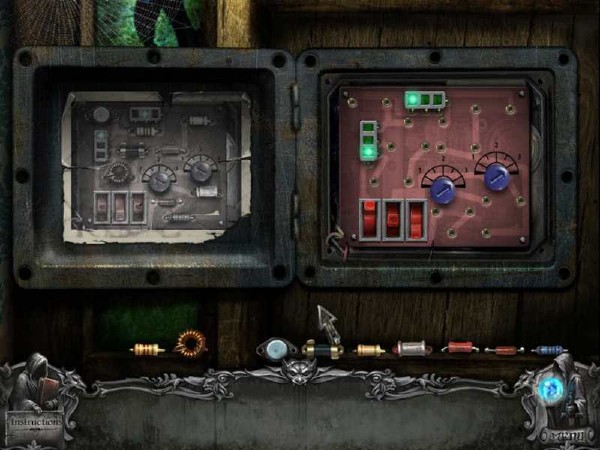Open the Instructions panel

point(34,421)
